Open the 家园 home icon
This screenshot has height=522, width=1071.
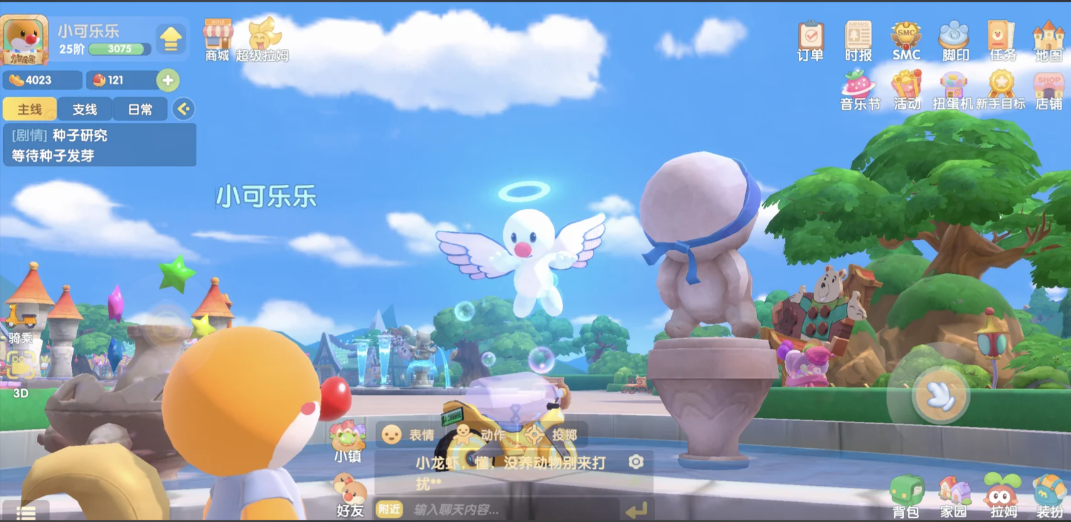pos(954,495)
